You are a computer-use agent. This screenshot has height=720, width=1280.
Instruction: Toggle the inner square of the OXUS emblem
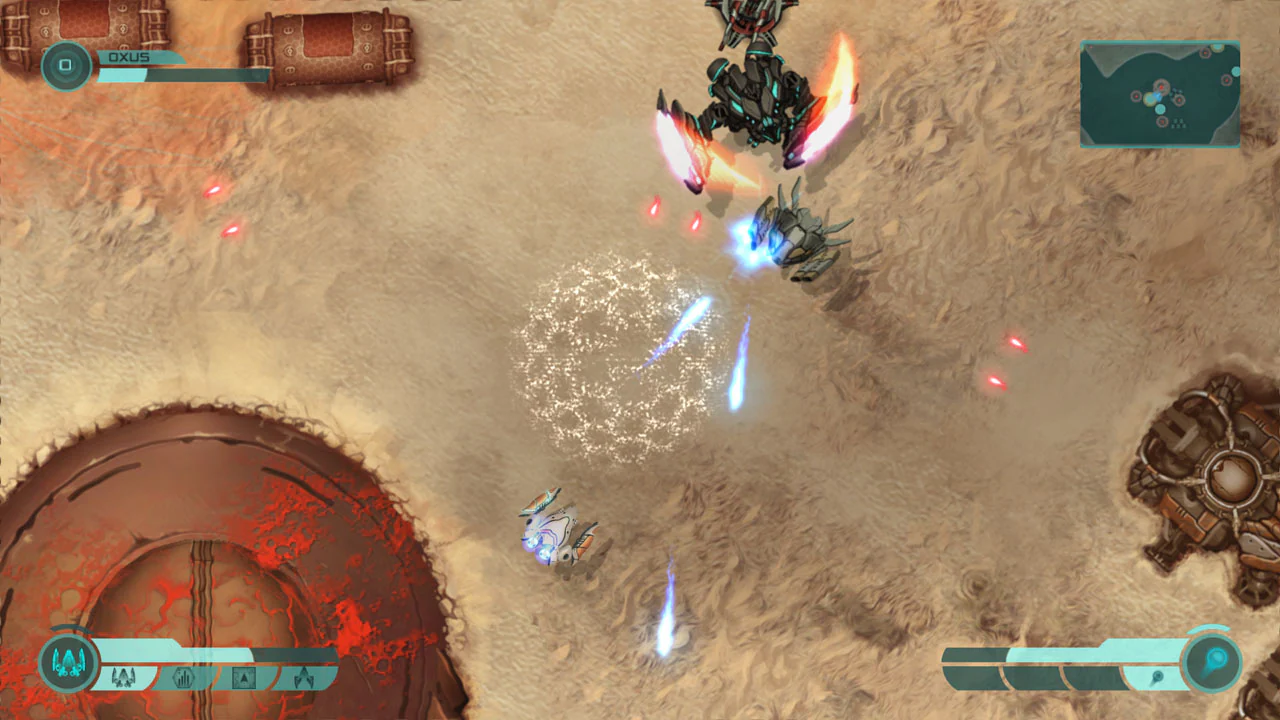coord(66,65)
